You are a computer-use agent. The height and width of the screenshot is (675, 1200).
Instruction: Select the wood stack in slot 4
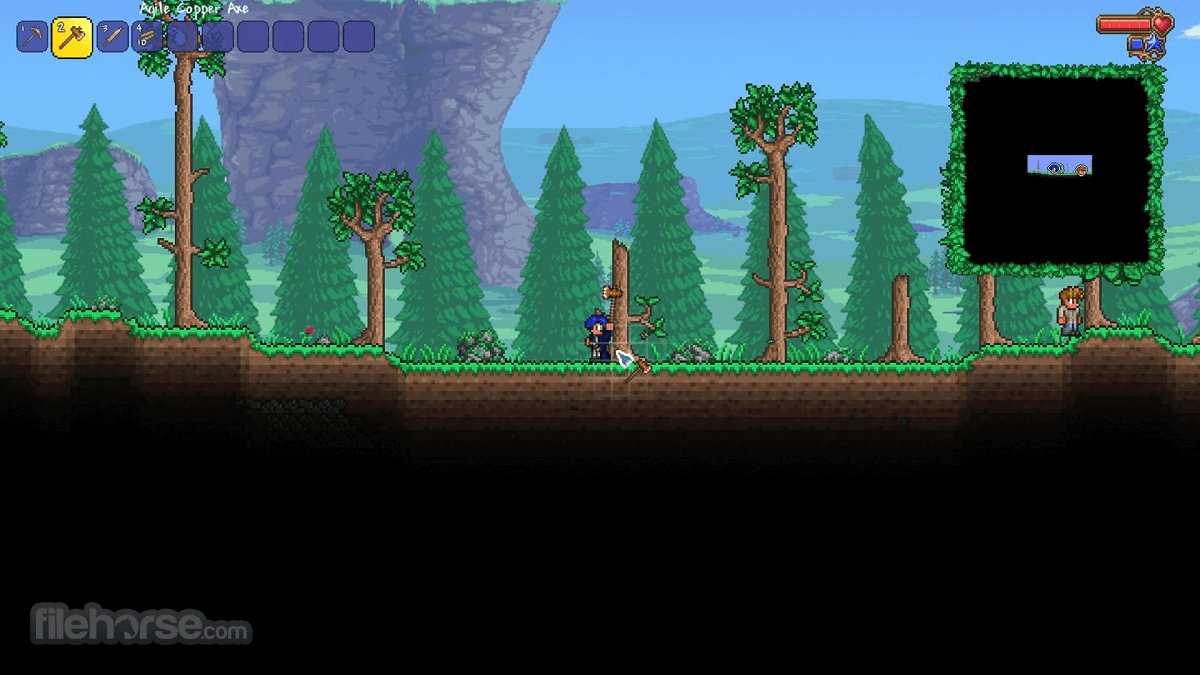coord(147,37)
